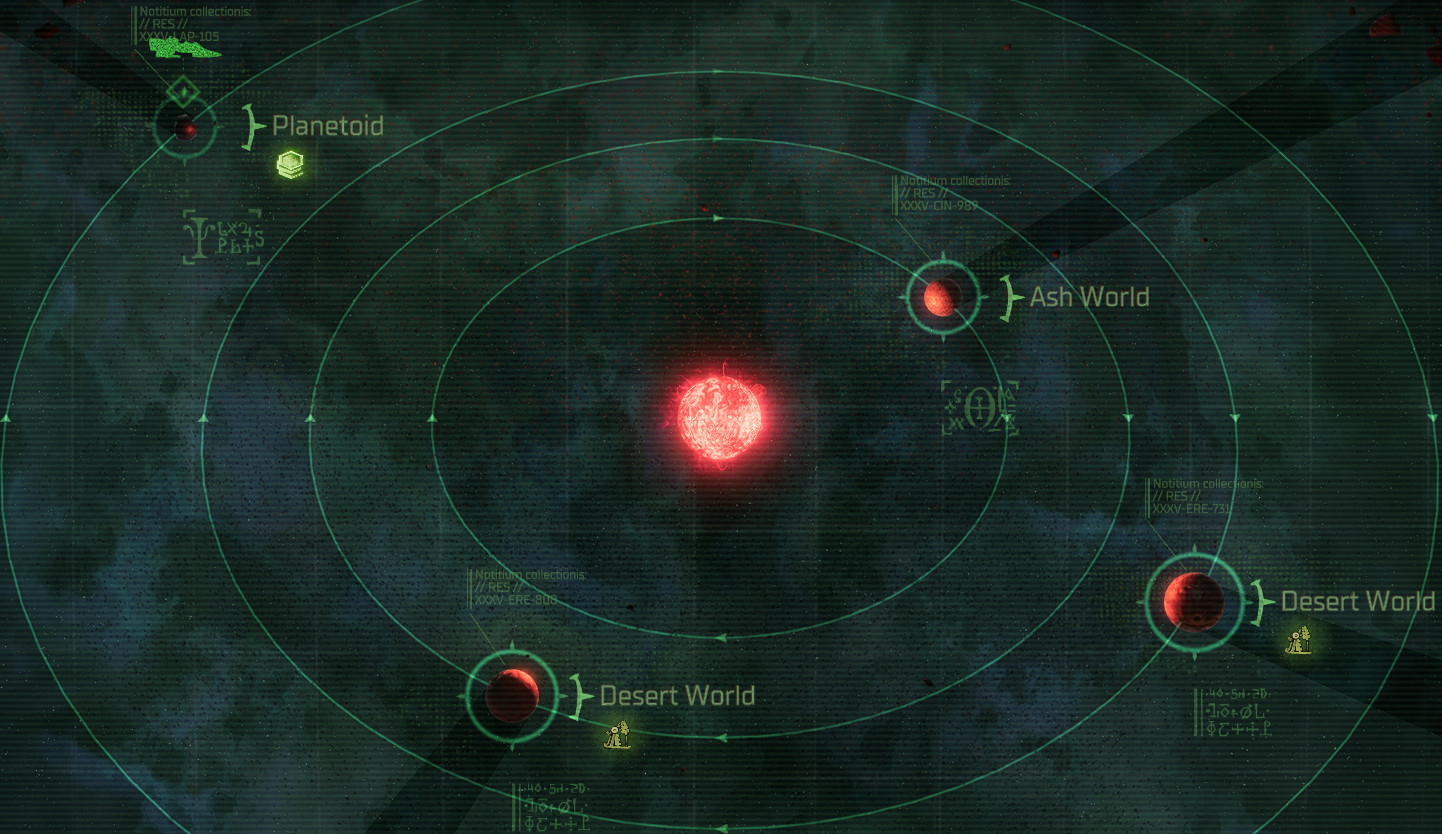Image resolution: width=1442 pixels, height=834 pixels.
Task: Open the point-of-interest icon below Desert World XXXV-ERE-808
Action: click(x=619, y=736)
